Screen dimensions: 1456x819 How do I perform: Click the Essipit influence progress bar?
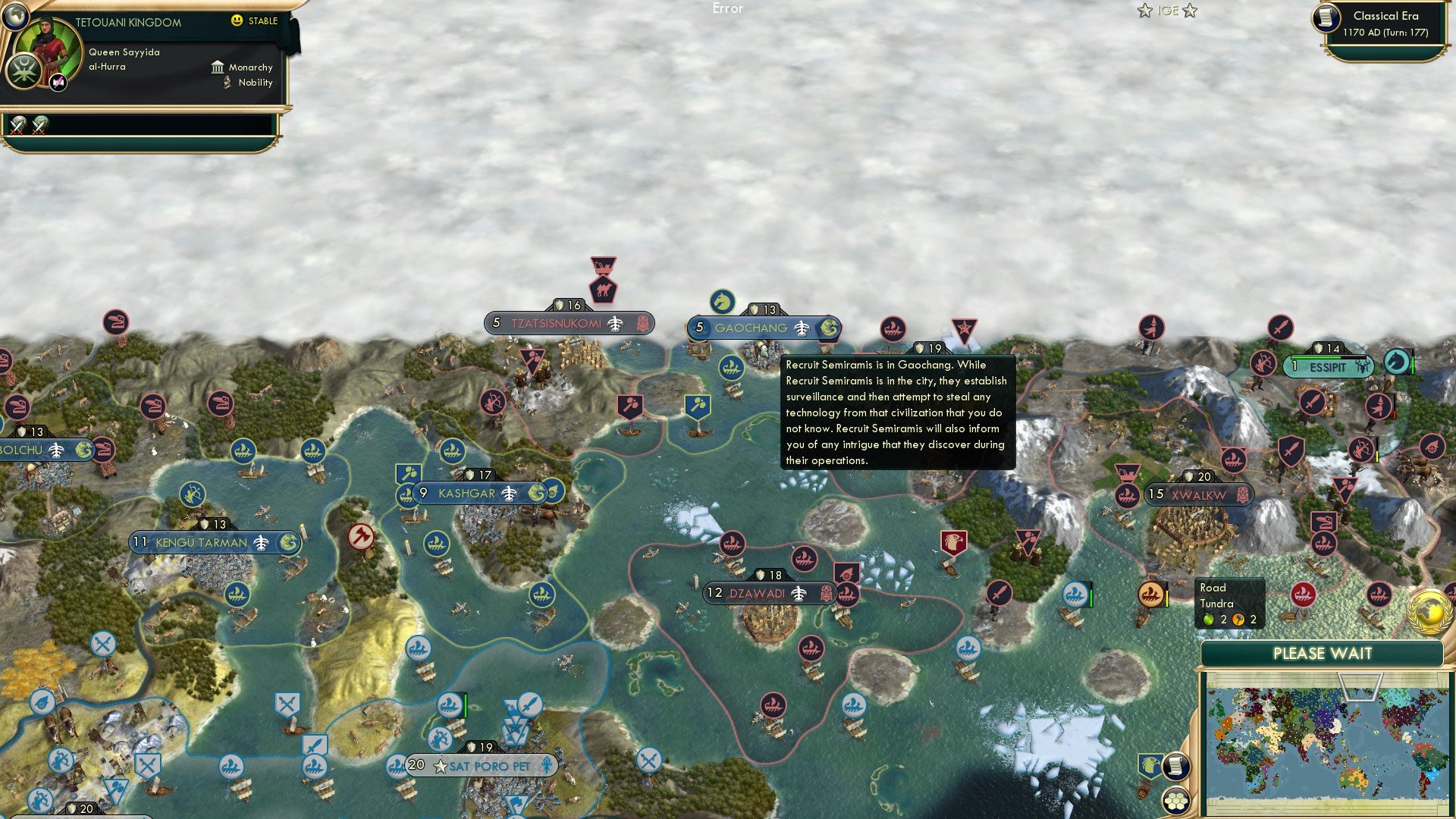click(1327, 356)
